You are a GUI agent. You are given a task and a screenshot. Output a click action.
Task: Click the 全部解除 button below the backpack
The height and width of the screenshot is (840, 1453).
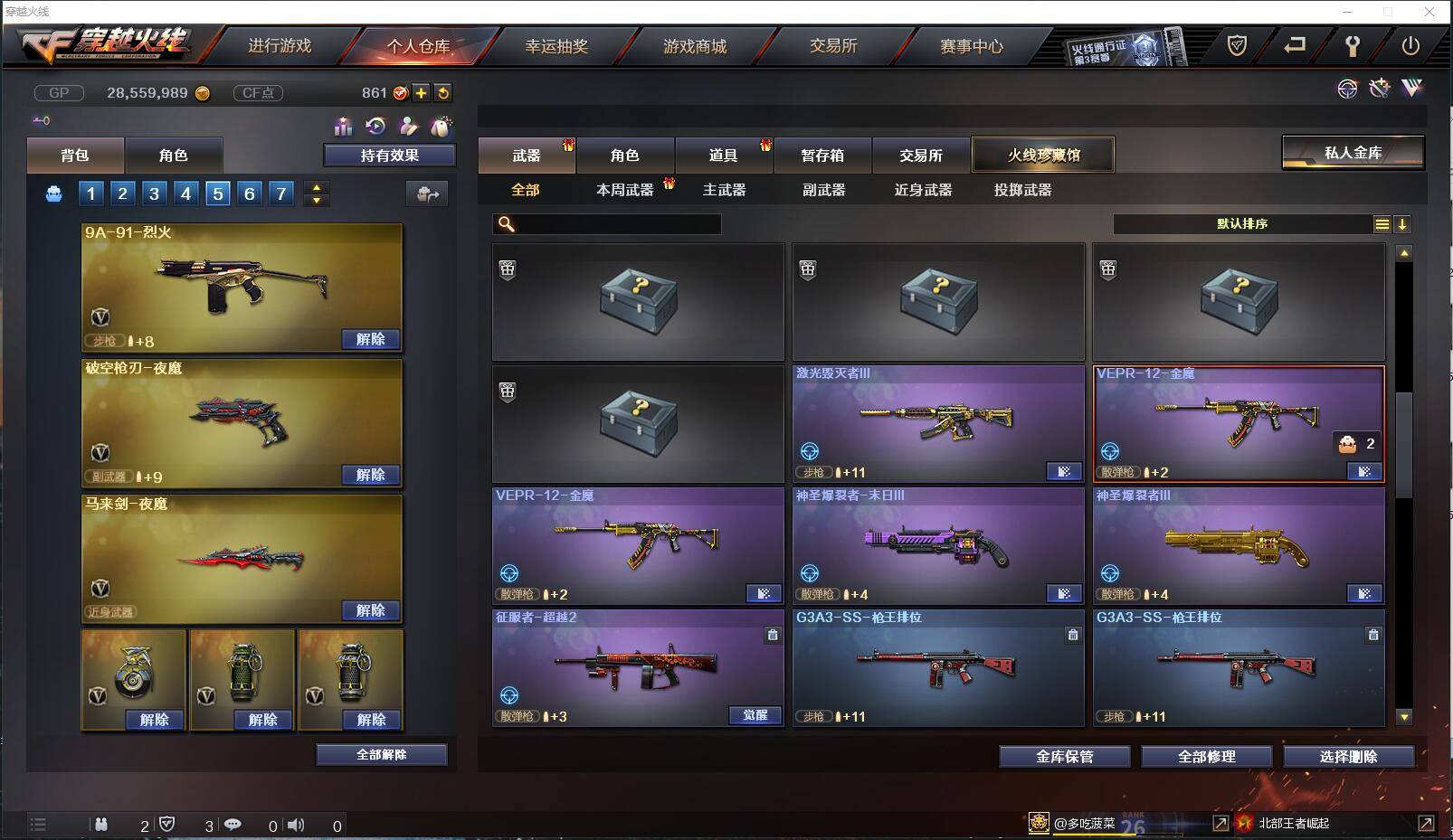tap(380, 753)
